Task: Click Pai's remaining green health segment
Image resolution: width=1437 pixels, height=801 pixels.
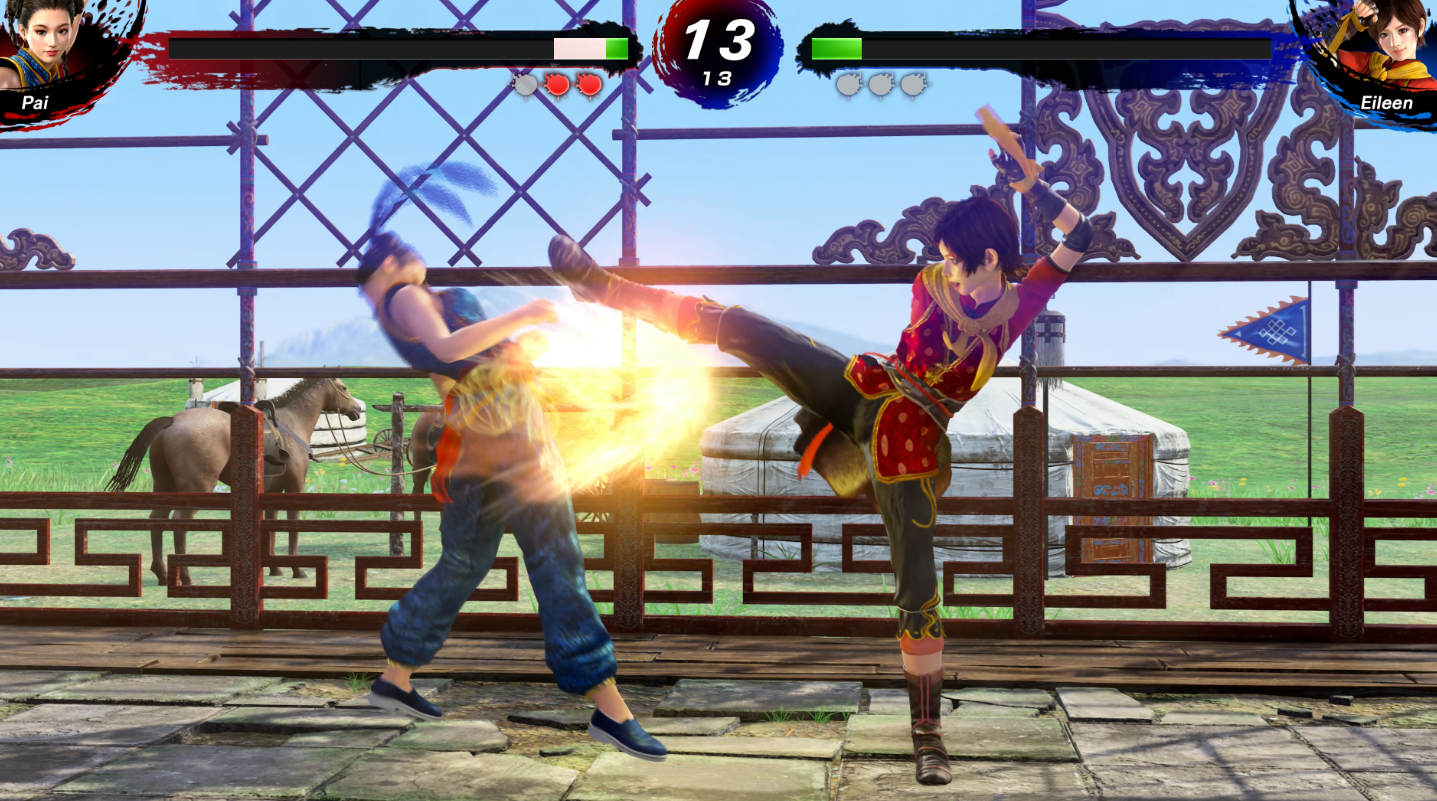Action: click(615, 47)
